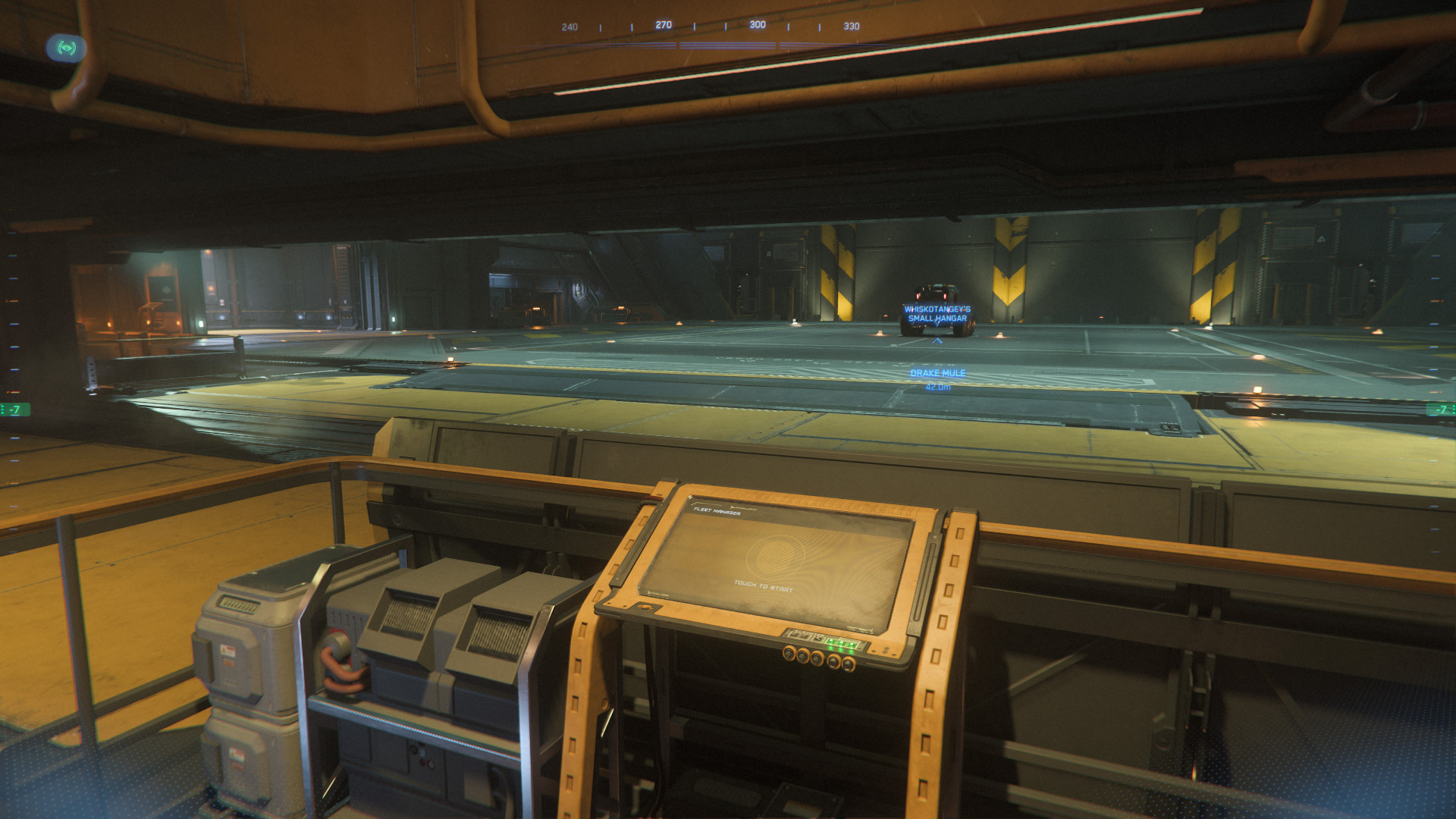Click the 42.0m distance readout

coord(938,388)
